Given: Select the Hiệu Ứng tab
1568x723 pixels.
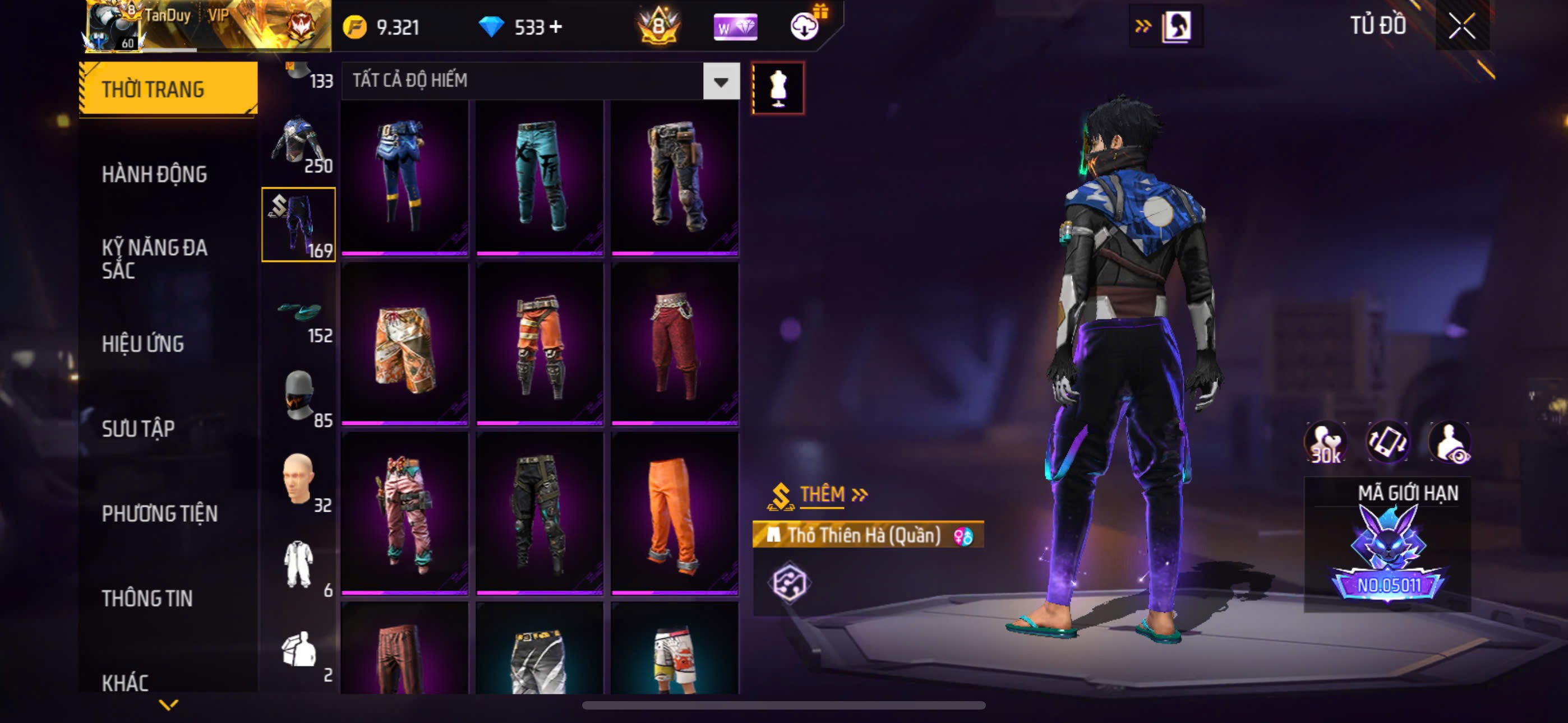Looking at the screenshot, I should pos(142,344).
